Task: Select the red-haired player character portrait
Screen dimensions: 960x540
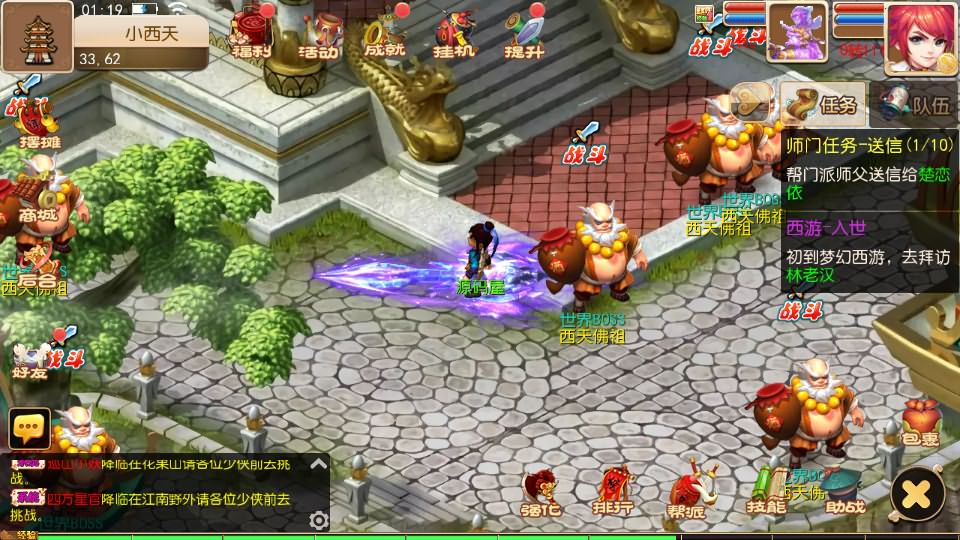Action: [x=920, y=38]
